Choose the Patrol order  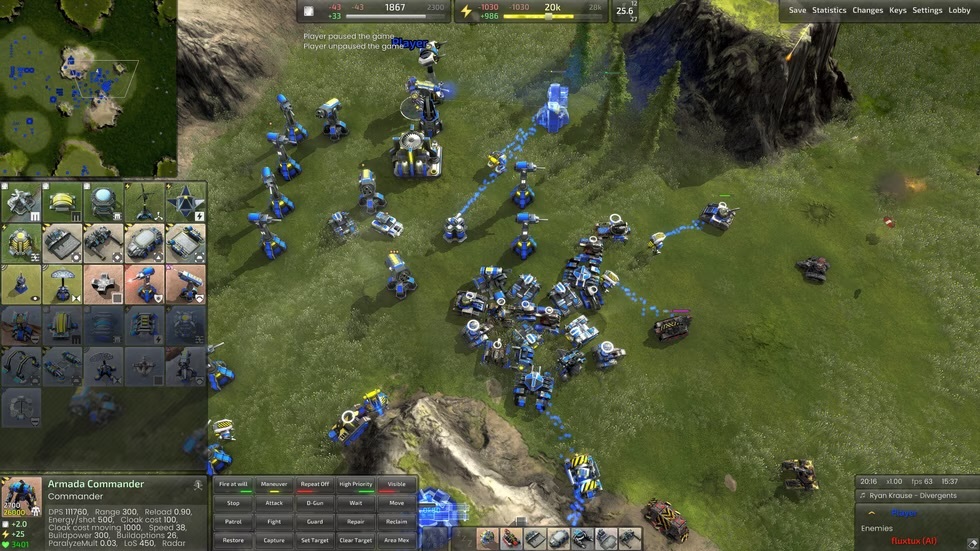tap(233, 521)
